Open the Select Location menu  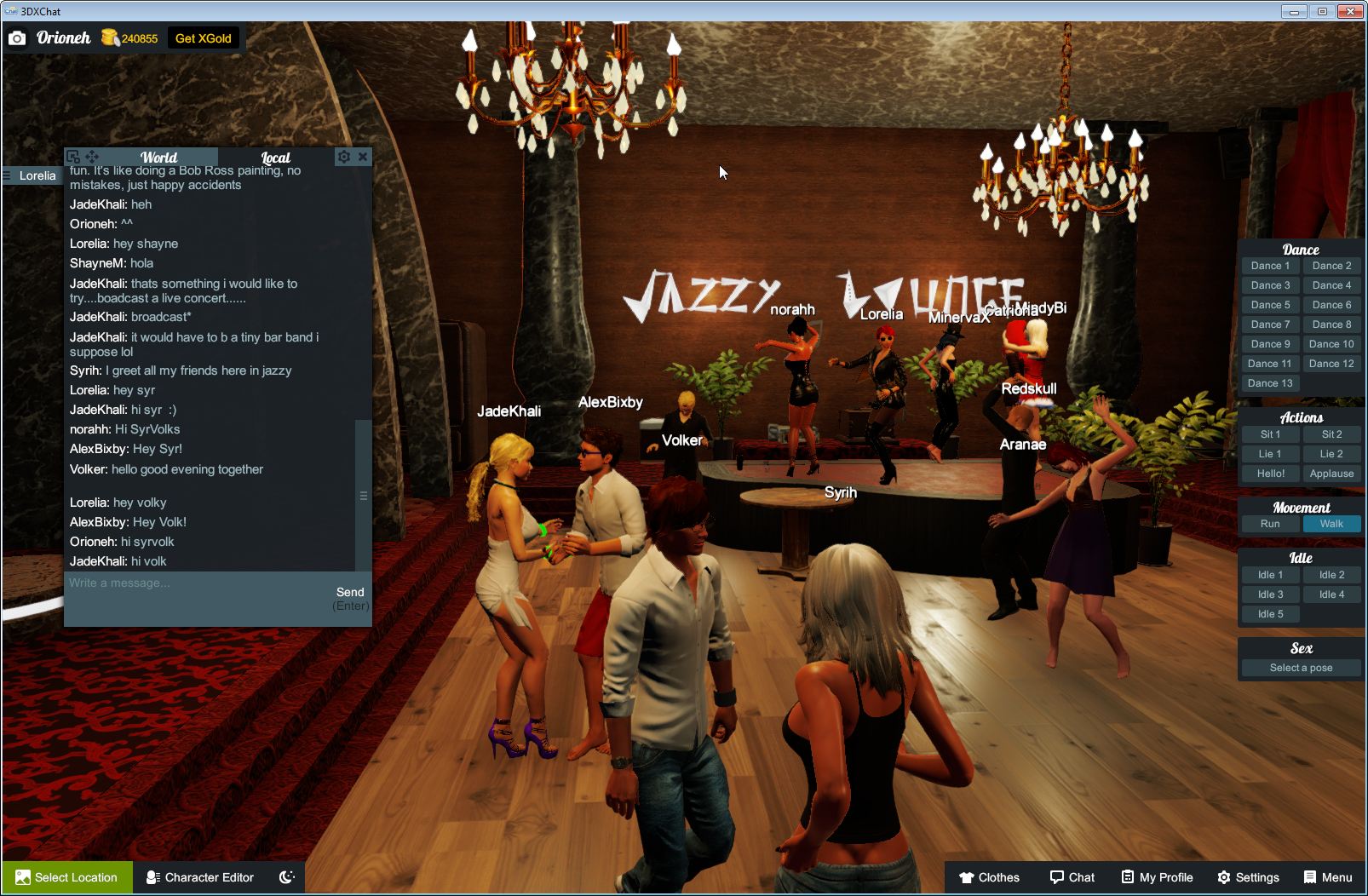click(x=66, y=877)
